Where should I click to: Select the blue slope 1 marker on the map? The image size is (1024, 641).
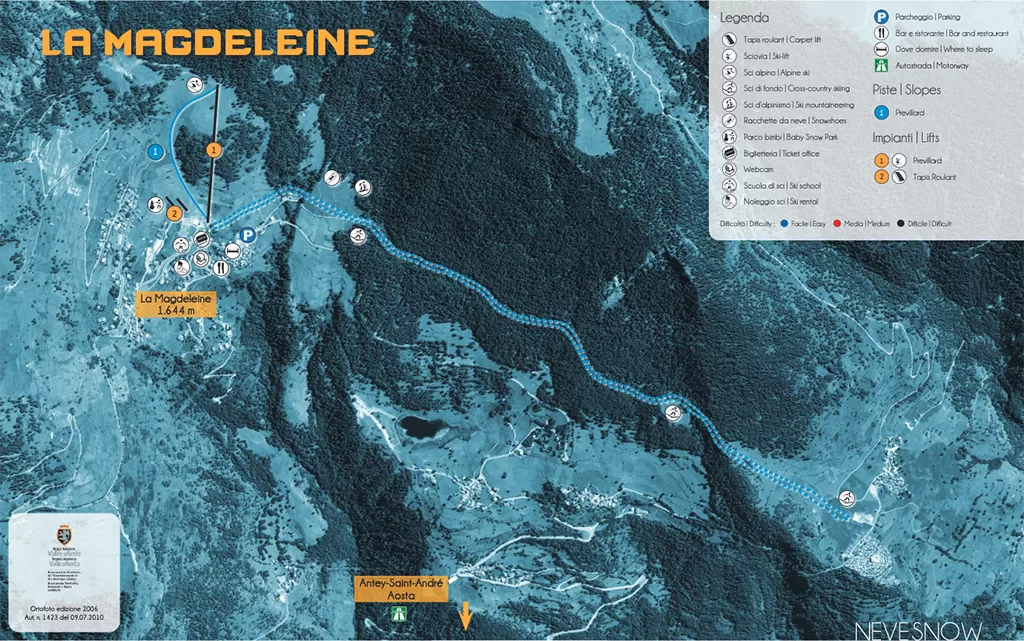point(155,152)
